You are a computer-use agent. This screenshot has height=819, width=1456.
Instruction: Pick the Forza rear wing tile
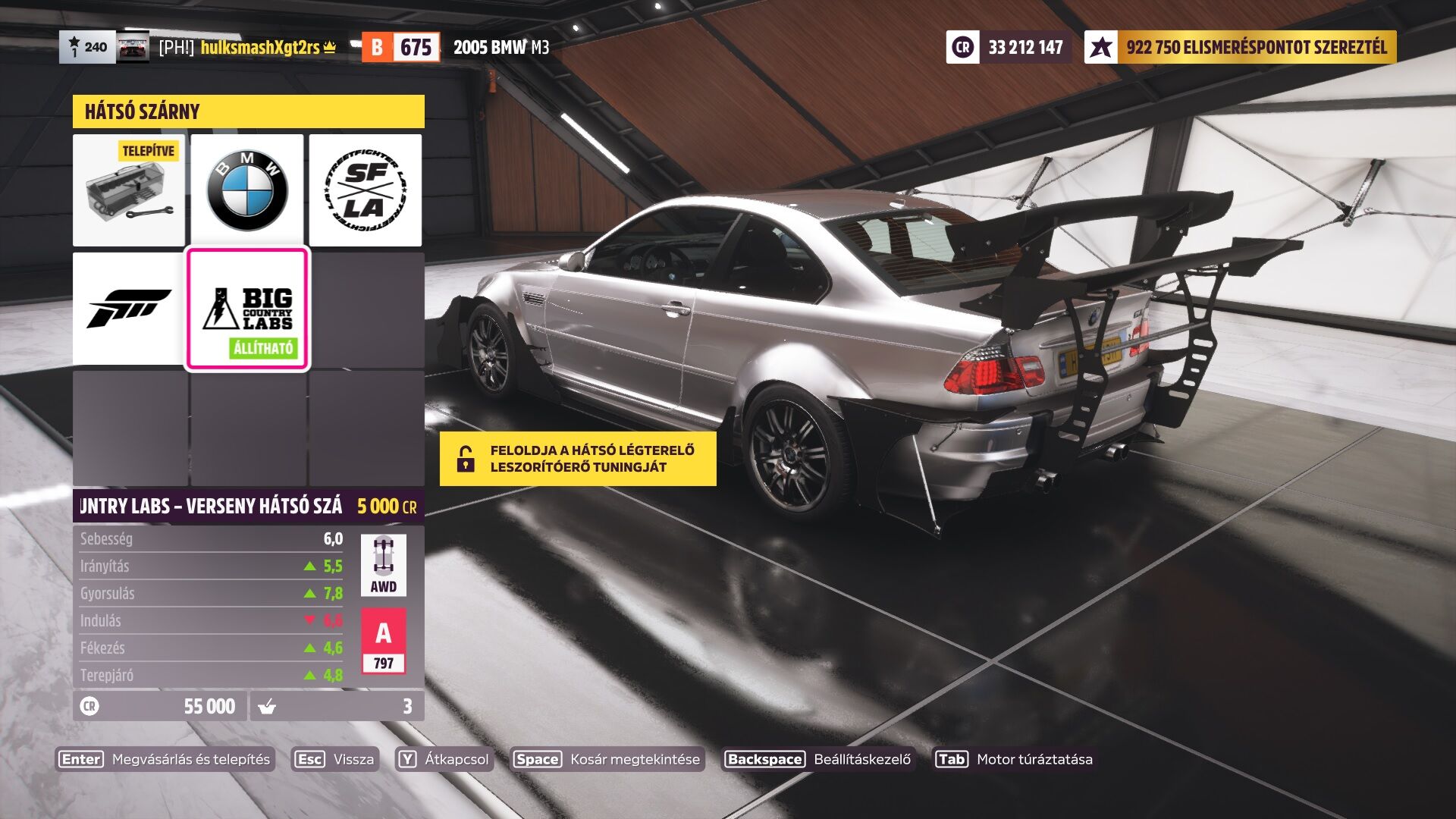[129, 309]
